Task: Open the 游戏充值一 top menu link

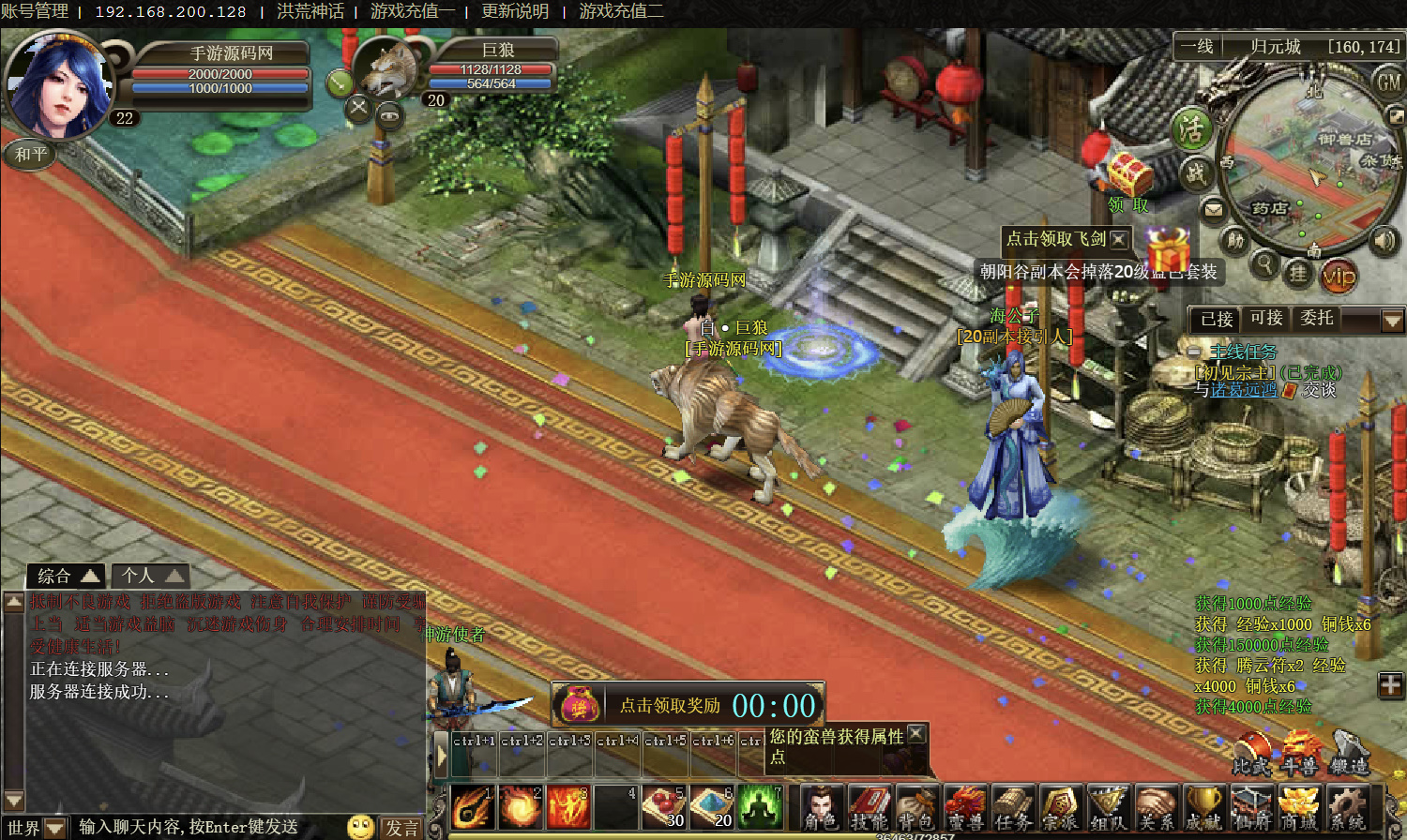Action: (413, 11)
